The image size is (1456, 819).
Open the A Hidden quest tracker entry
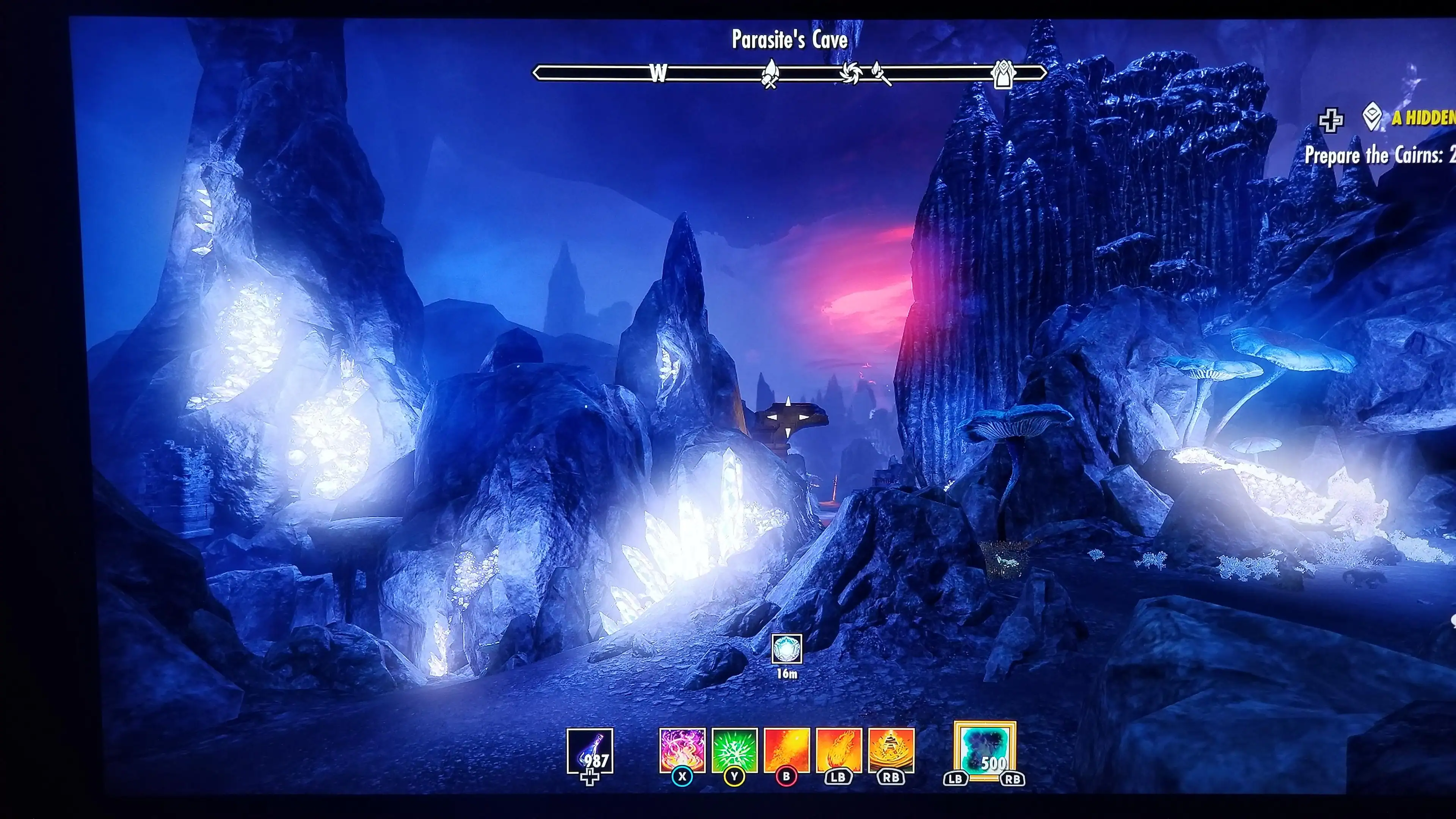click(1421, 118)
